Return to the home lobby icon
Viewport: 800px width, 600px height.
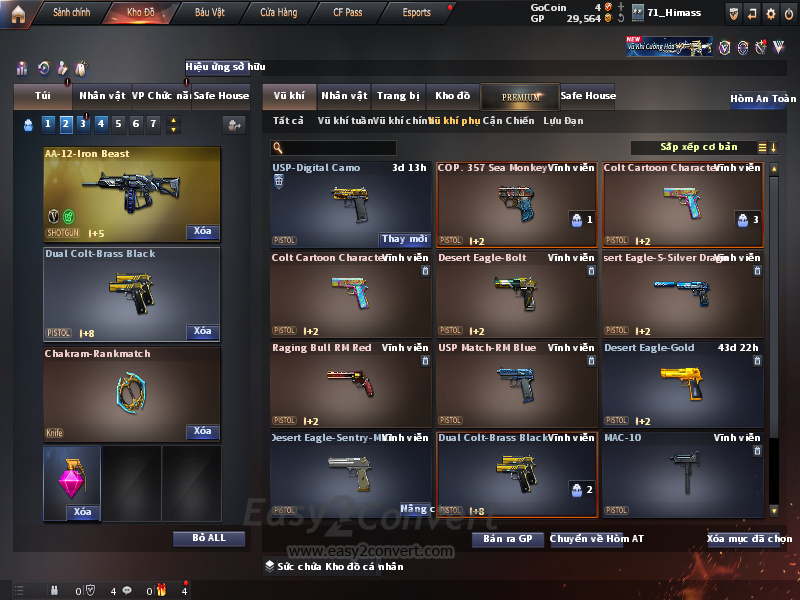click(17, 13)
